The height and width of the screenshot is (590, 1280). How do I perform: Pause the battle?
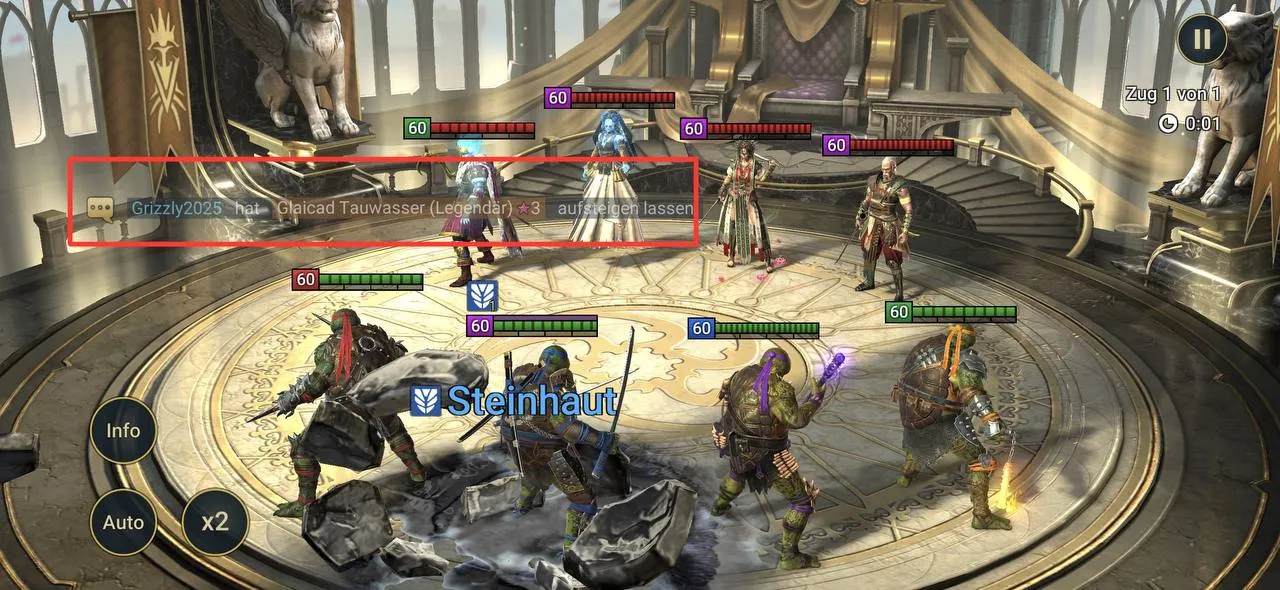point(1202,40)
